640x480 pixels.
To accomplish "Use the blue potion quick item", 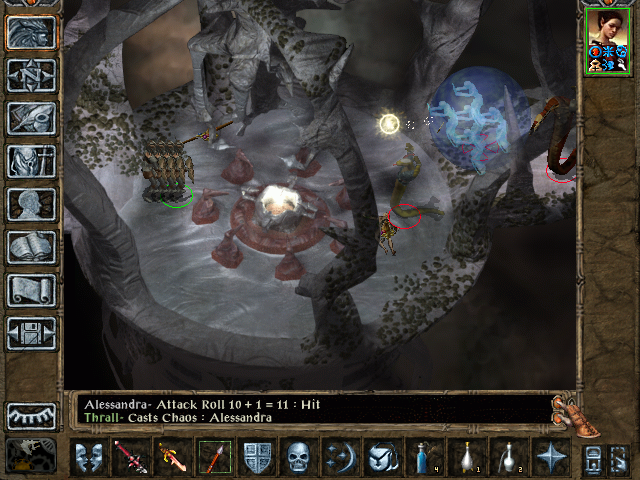I will click(x=424, y=458).
